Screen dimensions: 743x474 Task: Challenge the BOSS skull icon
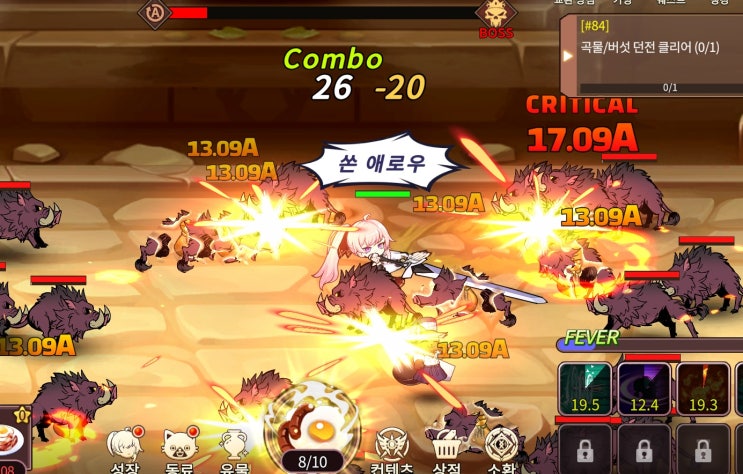coord(495,17)
